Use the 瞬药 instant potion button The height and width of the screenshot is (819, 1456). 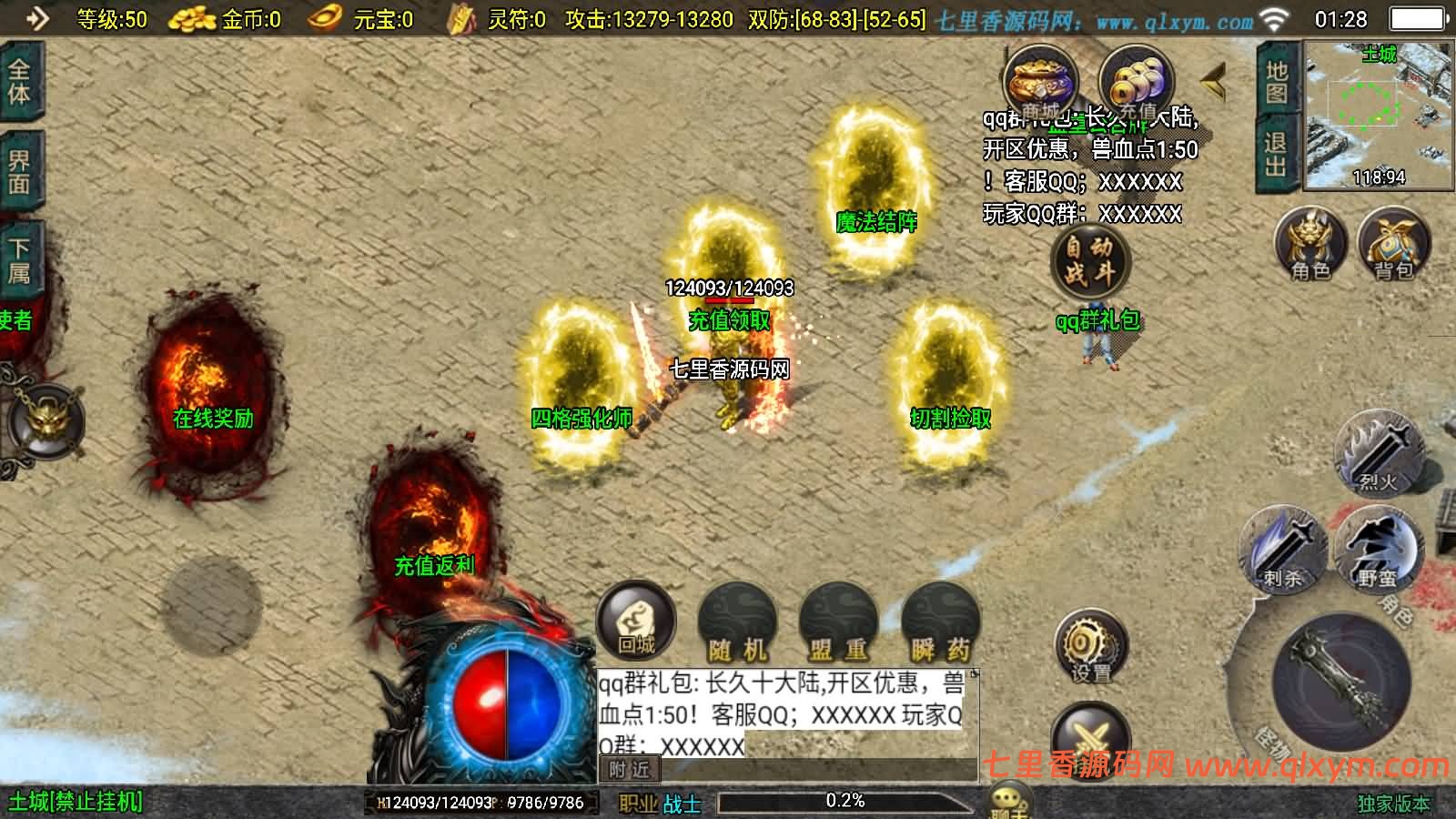(940, 624)
